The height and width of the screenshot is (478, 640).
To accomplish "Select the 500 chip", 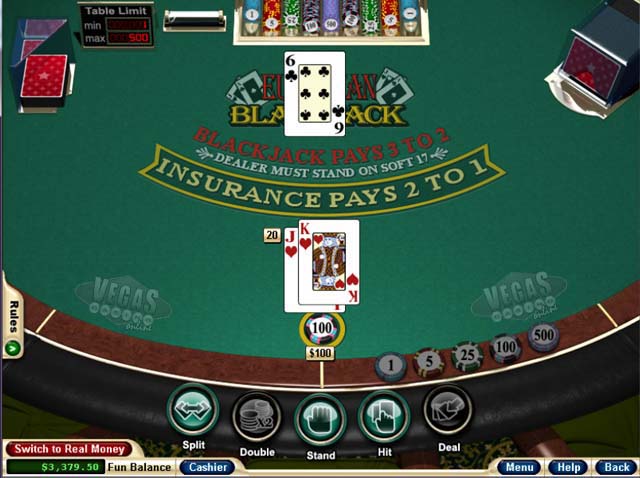I will coord(543,337).
